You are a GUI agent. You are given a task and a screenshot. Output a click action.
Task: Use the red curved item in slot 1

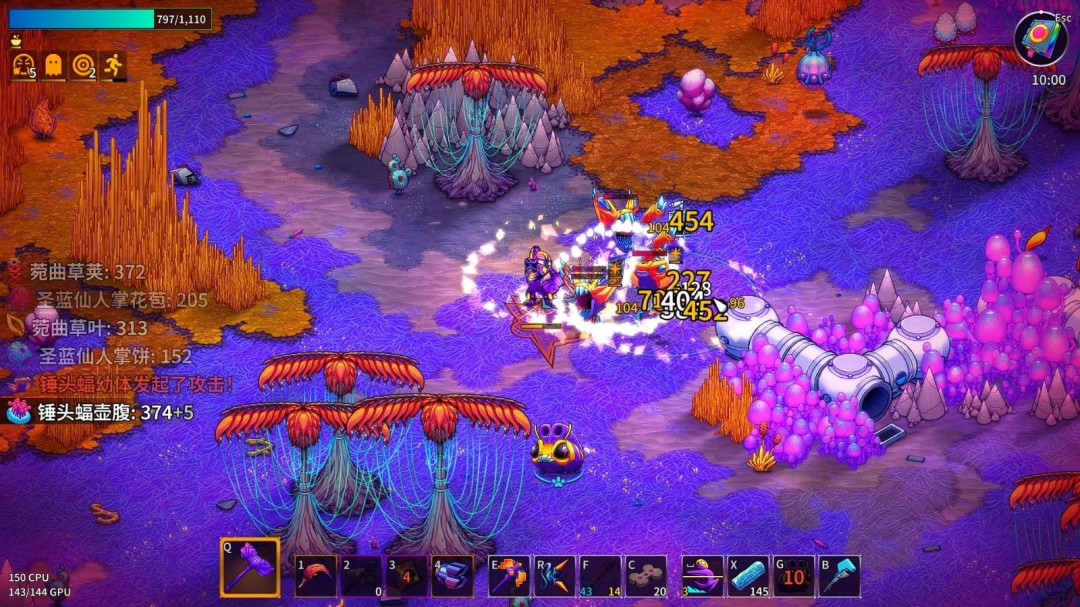click(x=316, y=577)
